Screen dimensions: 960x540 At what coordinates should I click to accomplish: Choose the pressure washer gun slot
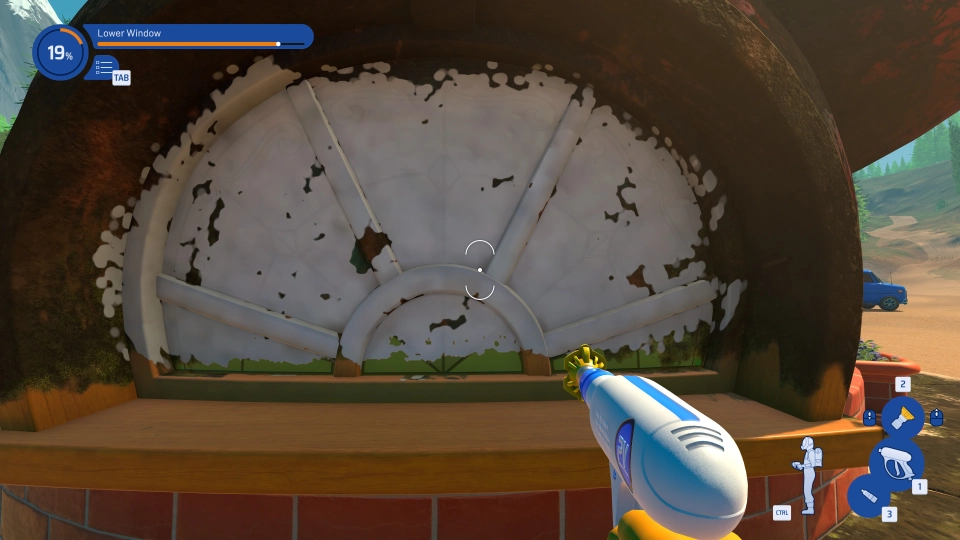click(895, 461)
